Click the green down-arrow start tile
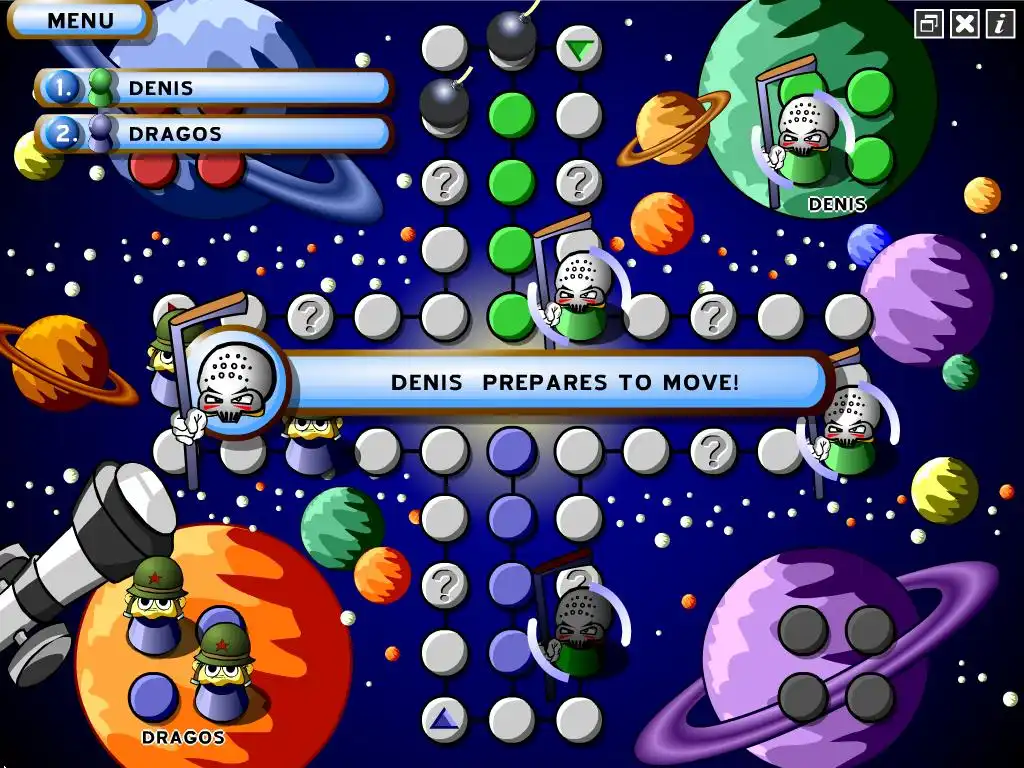 [578, 48]
